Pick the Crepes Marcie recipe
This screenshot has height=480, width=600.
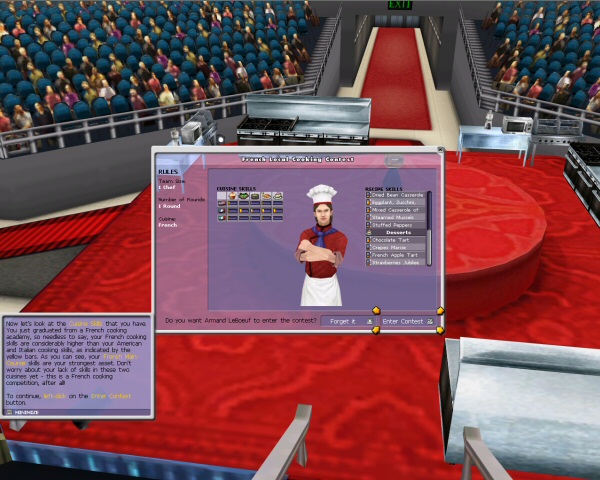click(x=397, y=247)
